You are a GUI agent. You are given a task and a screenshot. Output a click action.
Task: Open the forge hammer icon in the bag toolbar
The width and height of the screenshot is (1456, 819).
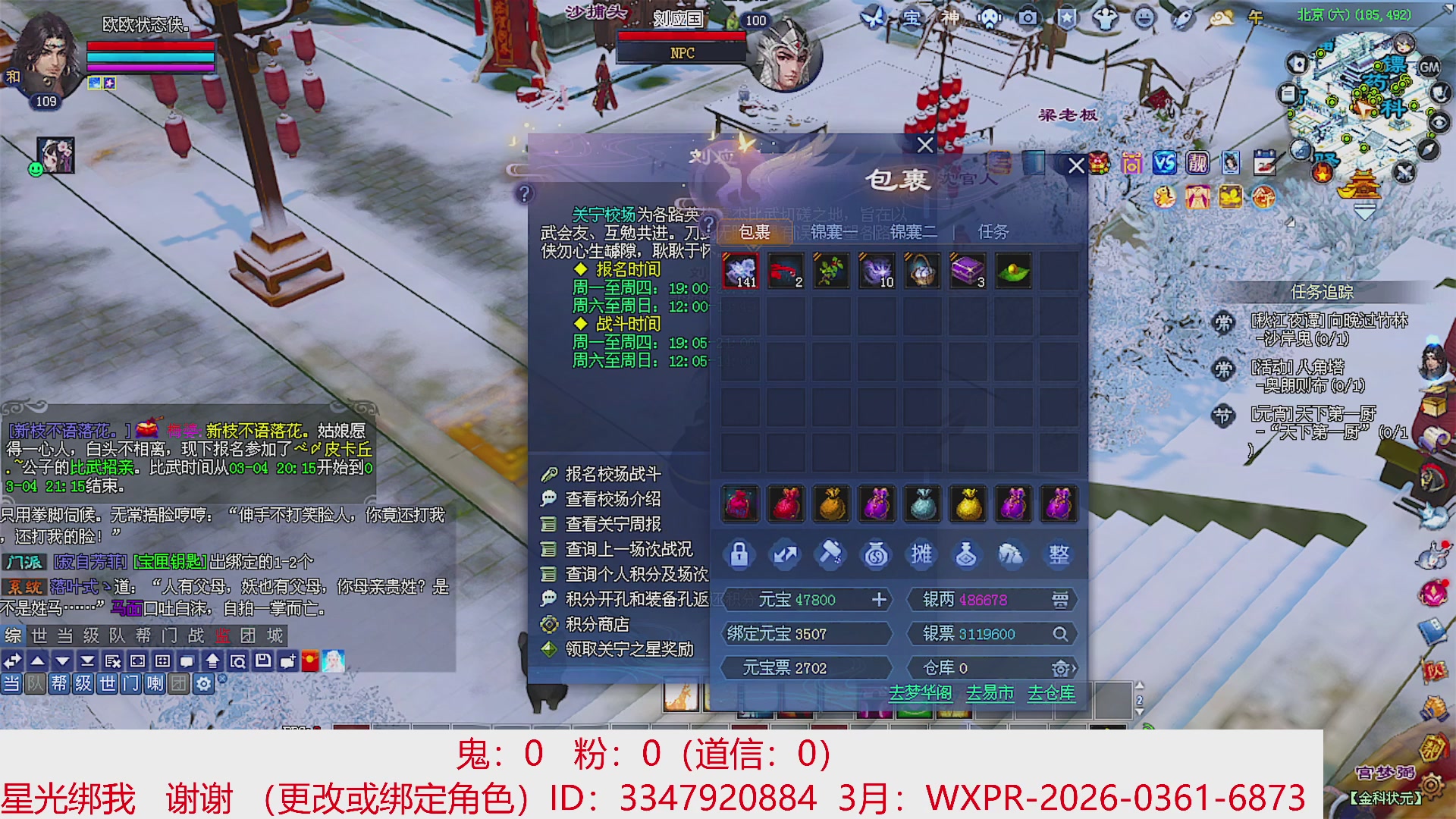tap(832, 554)
